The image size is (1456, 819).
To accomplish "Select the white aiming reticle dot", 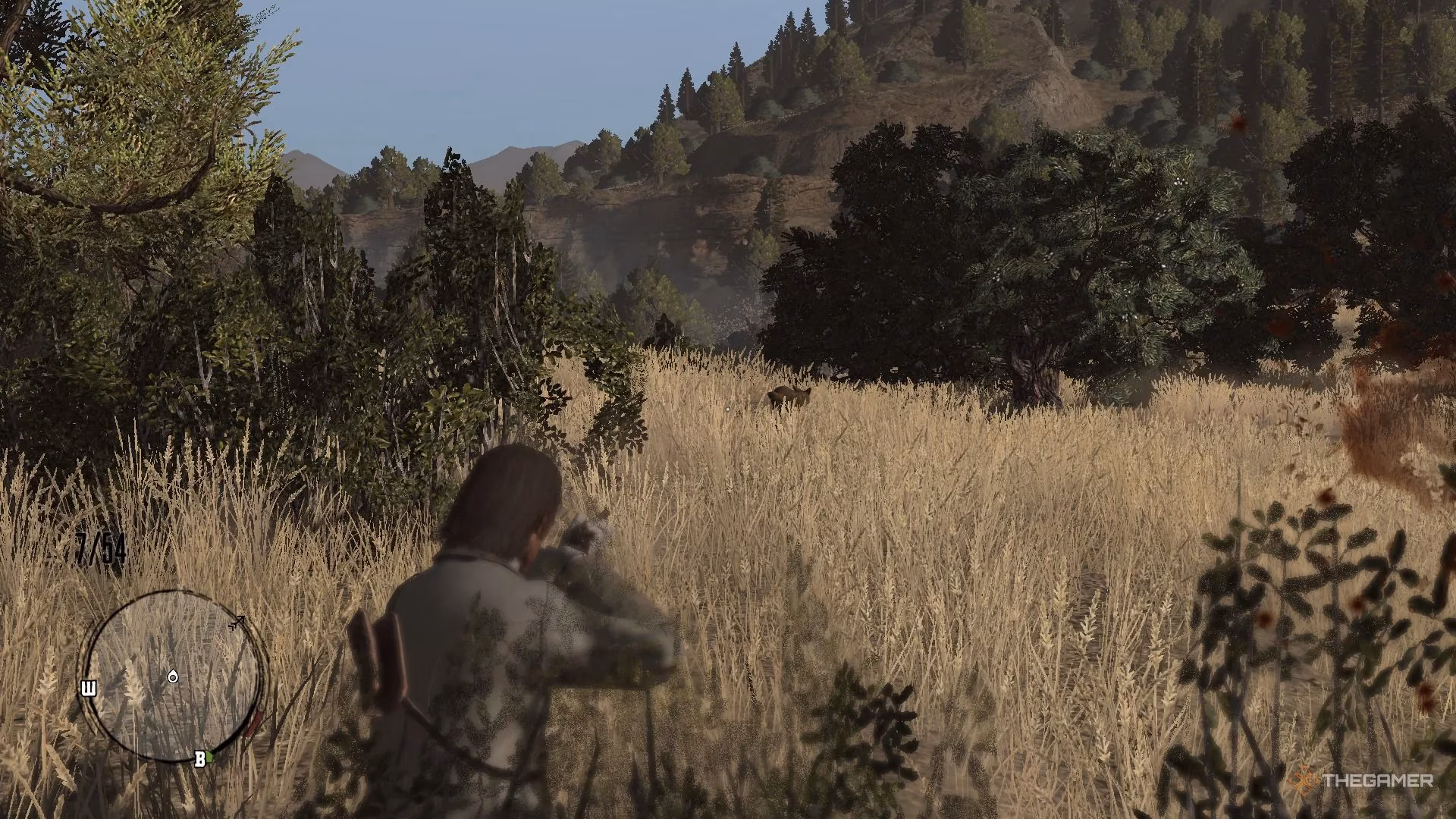I will click(x=726, y=409).
